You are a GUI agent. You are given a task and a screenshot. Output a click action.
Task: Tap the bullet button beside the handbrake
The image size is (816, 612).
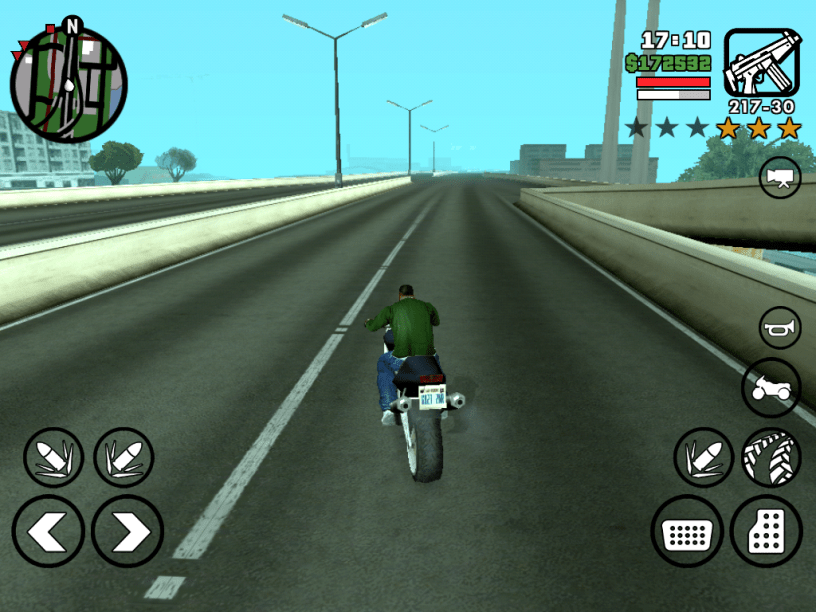pos(704,458)
